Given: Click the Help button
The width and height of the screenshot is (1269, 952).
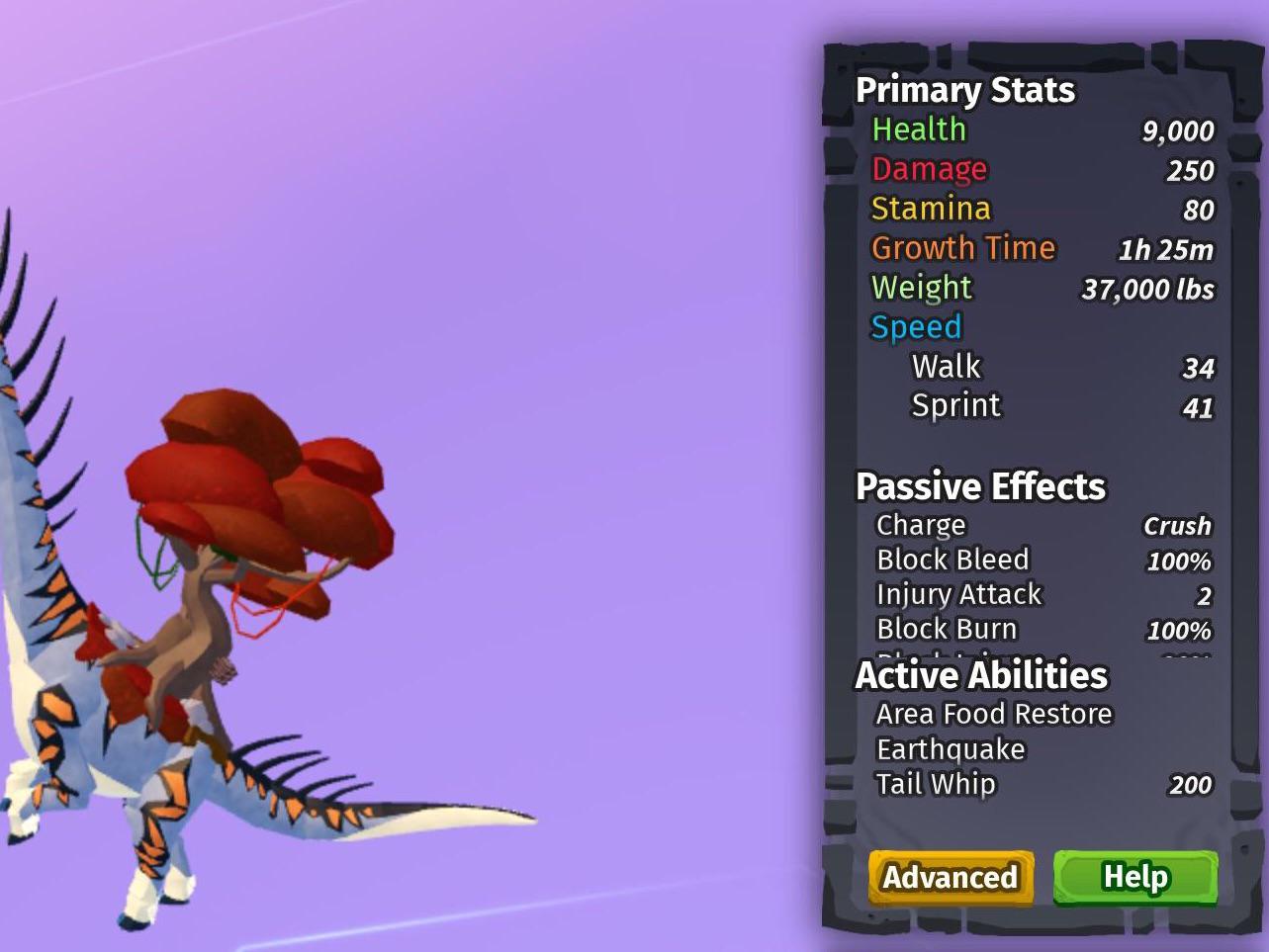Looking at the screenshot, I should 1133,876.
